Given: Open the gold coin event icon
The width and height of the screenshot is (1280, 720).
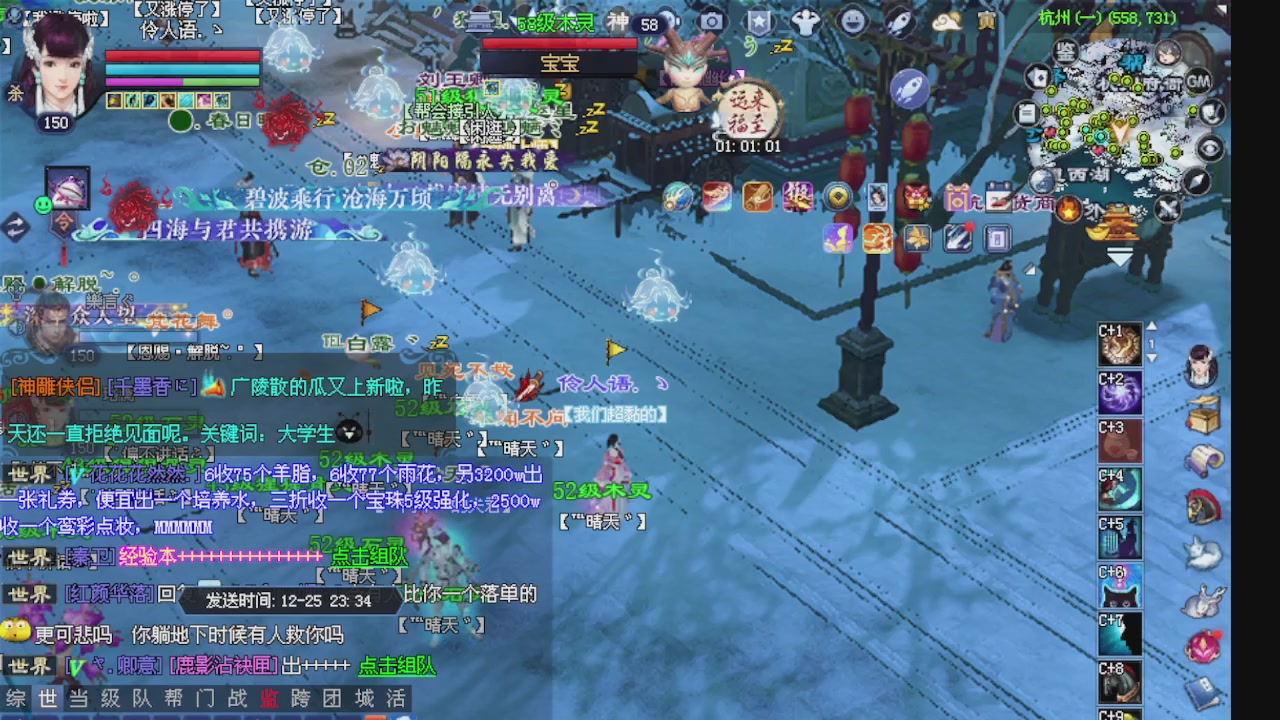Looking at the screenshot, I should (x=838, y=197).
